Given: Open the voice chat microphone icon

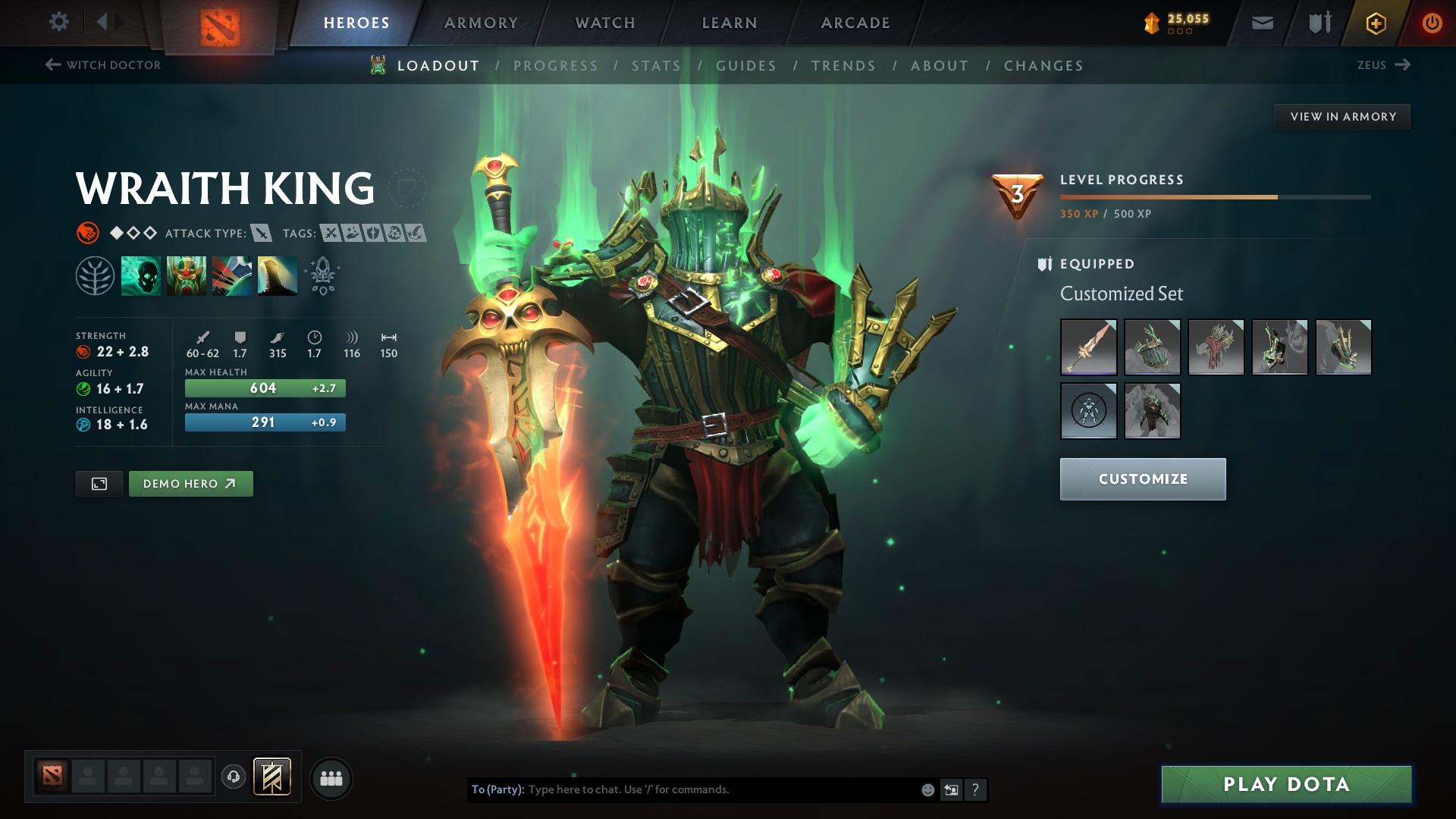Looking at the screenshot, I should [x=232, y=777].
